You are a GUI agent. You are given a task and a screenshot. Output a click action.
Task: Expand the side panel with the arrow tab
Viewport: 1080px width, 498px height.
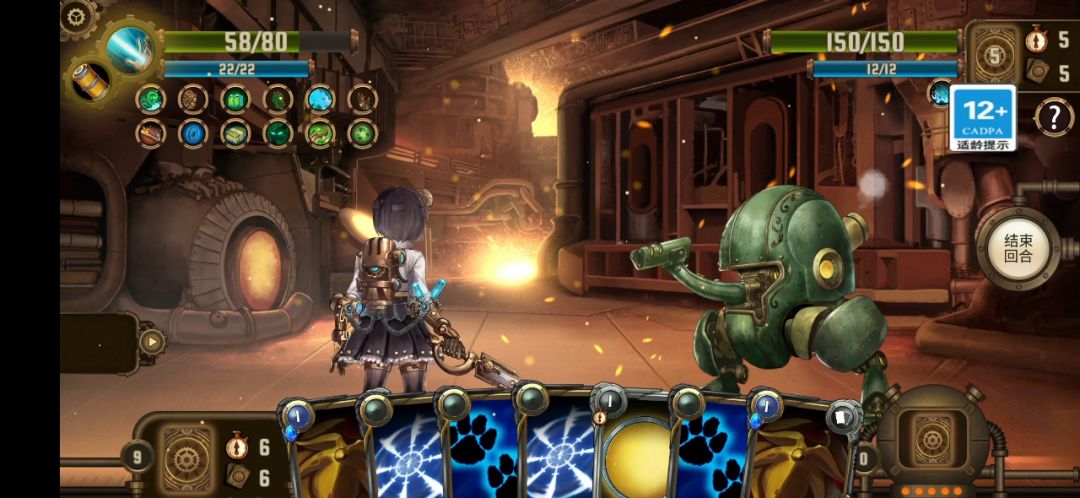pyautogui.click(x=151, y=342)
